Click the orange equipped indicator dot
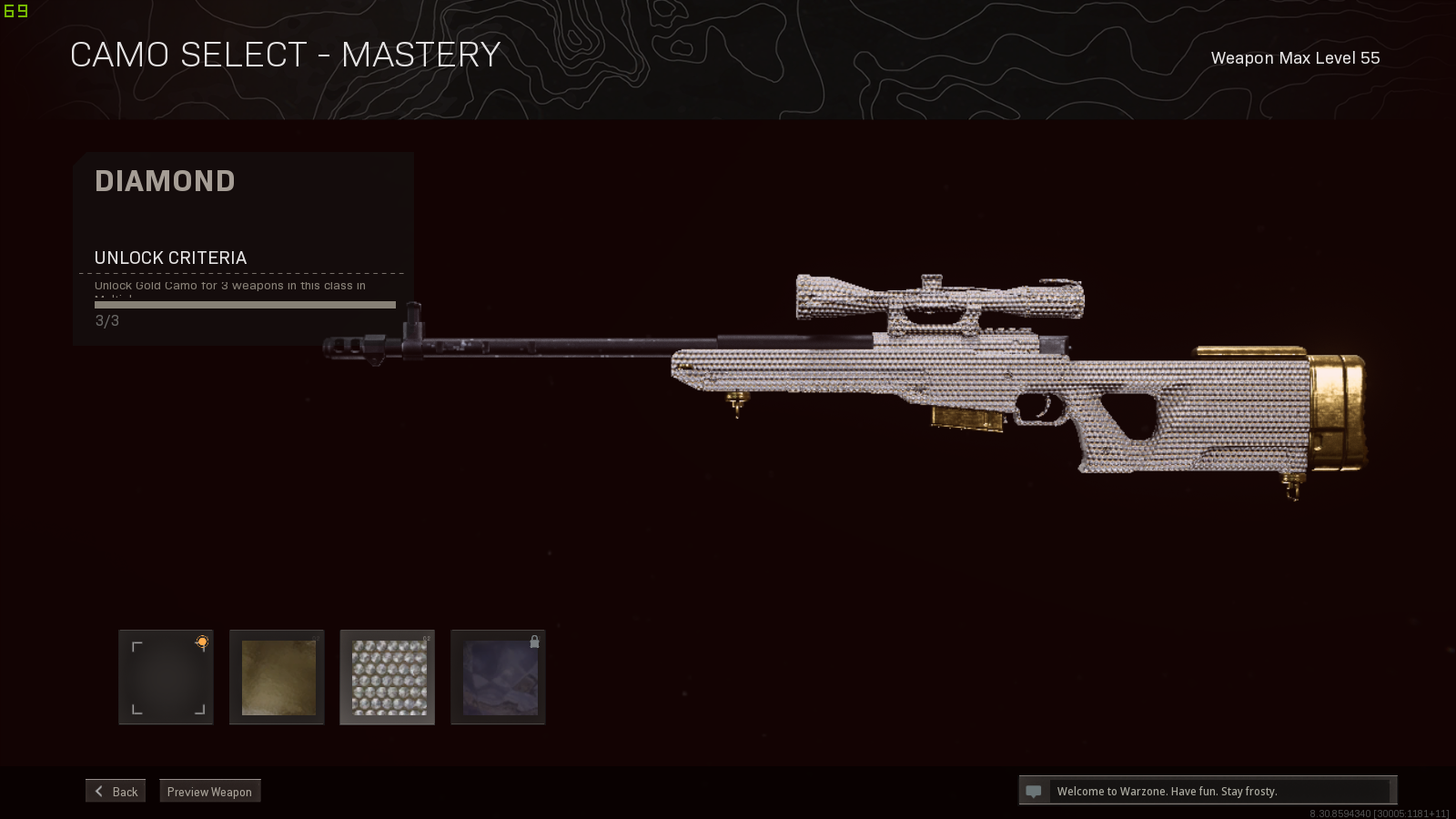The width and height of the screenshot is (1456, 819). tap(201, 642)
